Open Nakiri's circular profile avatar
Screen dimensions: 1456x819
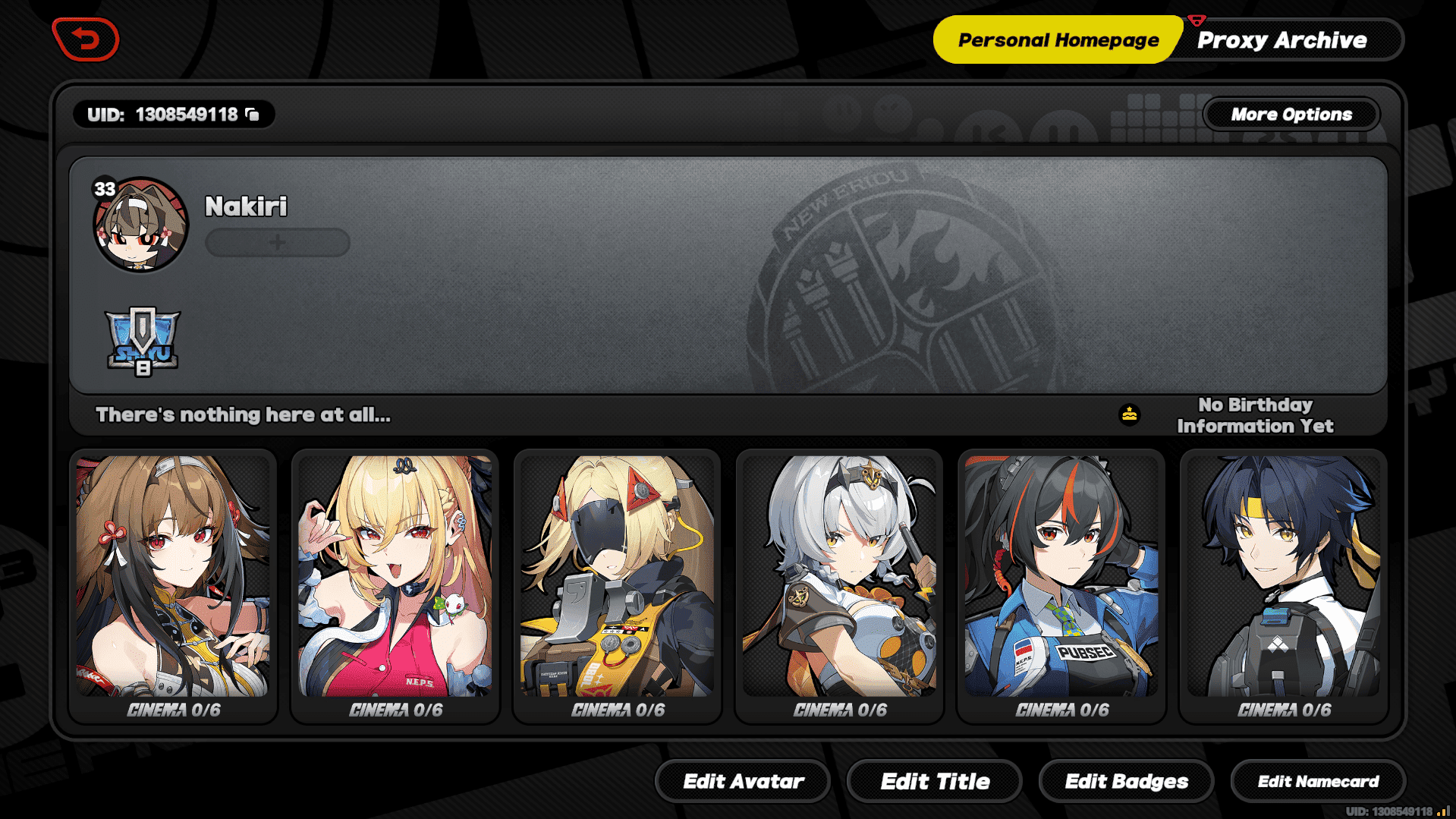tap(140, 226)
